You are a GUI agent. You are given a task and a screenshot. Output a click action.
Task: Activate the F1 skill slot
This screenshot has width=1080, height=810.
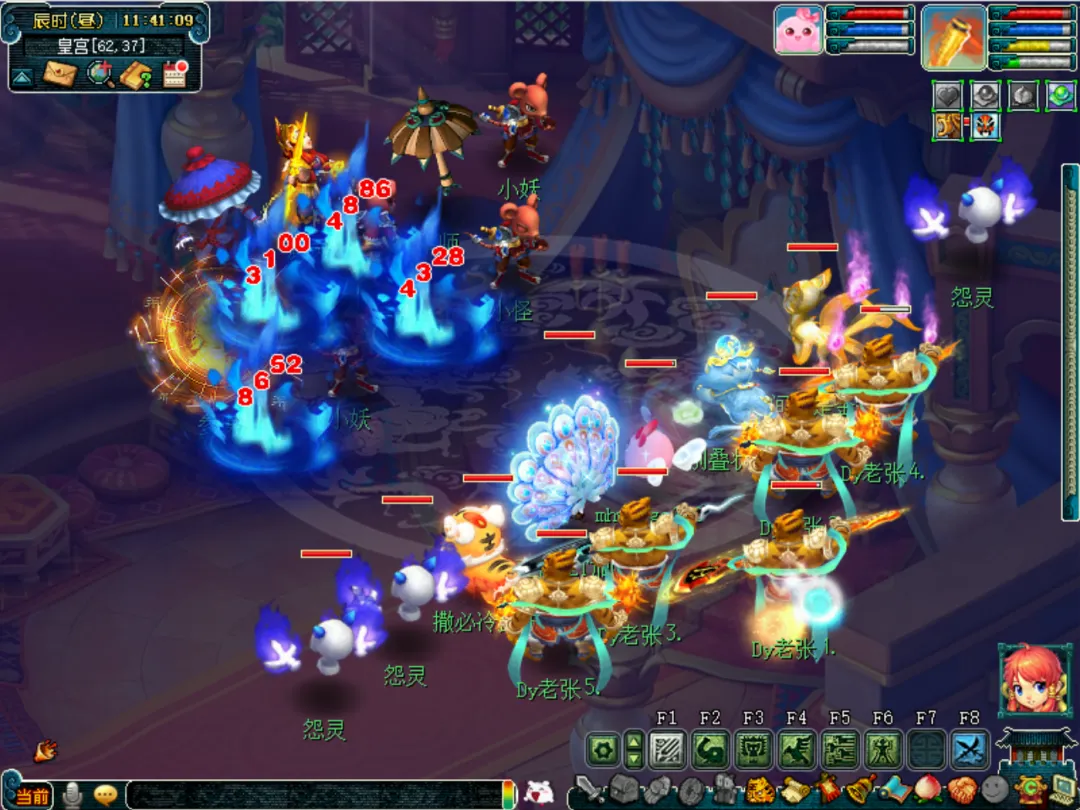pyautogui.click(x=666, y=749)
